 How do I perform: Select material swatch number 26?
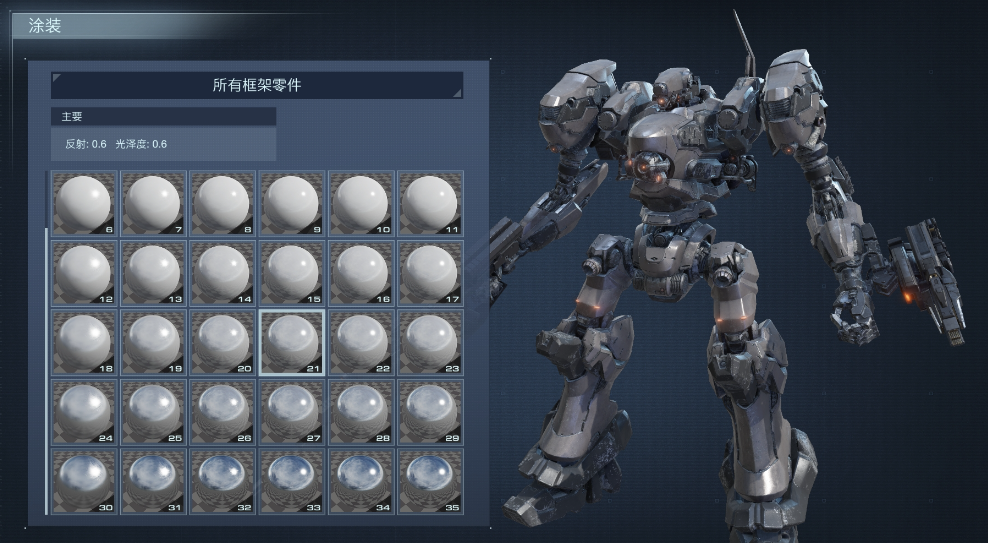tap(223, 411)
